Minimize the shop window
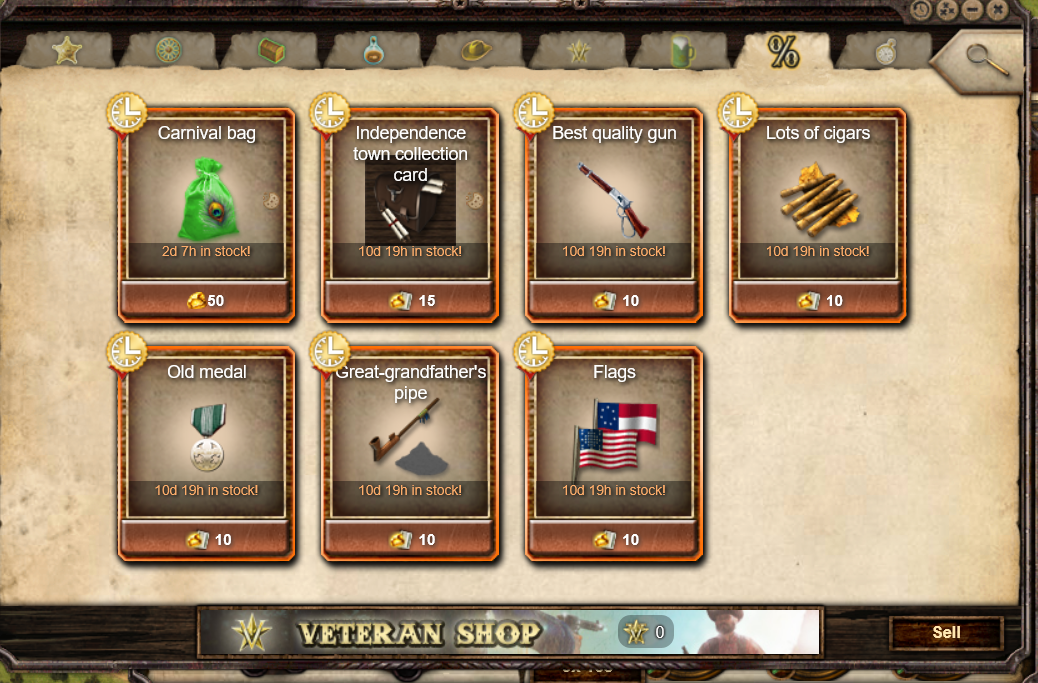 pyautogui.click(x=973, y=10)
